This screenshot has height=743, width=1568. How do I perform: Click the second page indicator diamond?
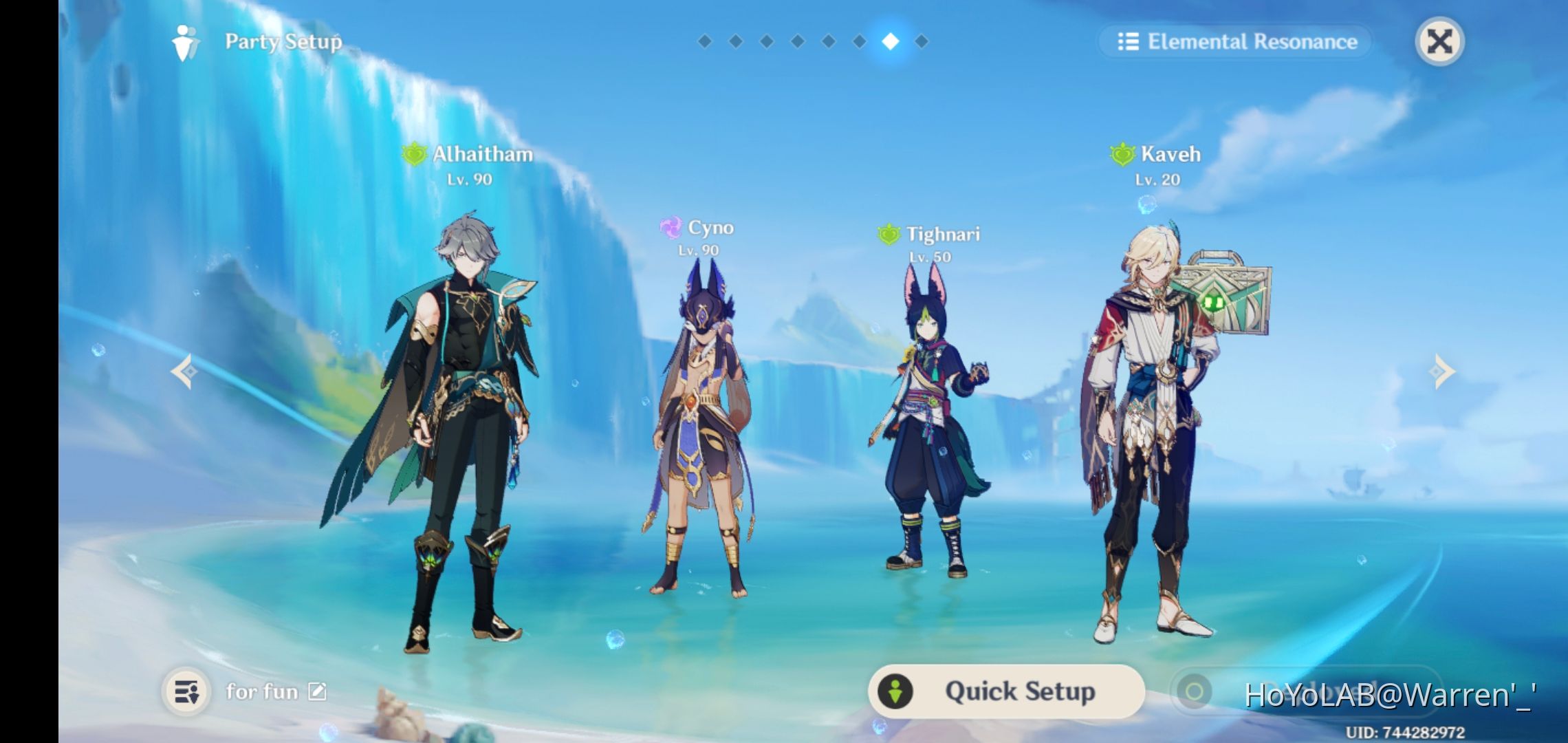(734, 41)
